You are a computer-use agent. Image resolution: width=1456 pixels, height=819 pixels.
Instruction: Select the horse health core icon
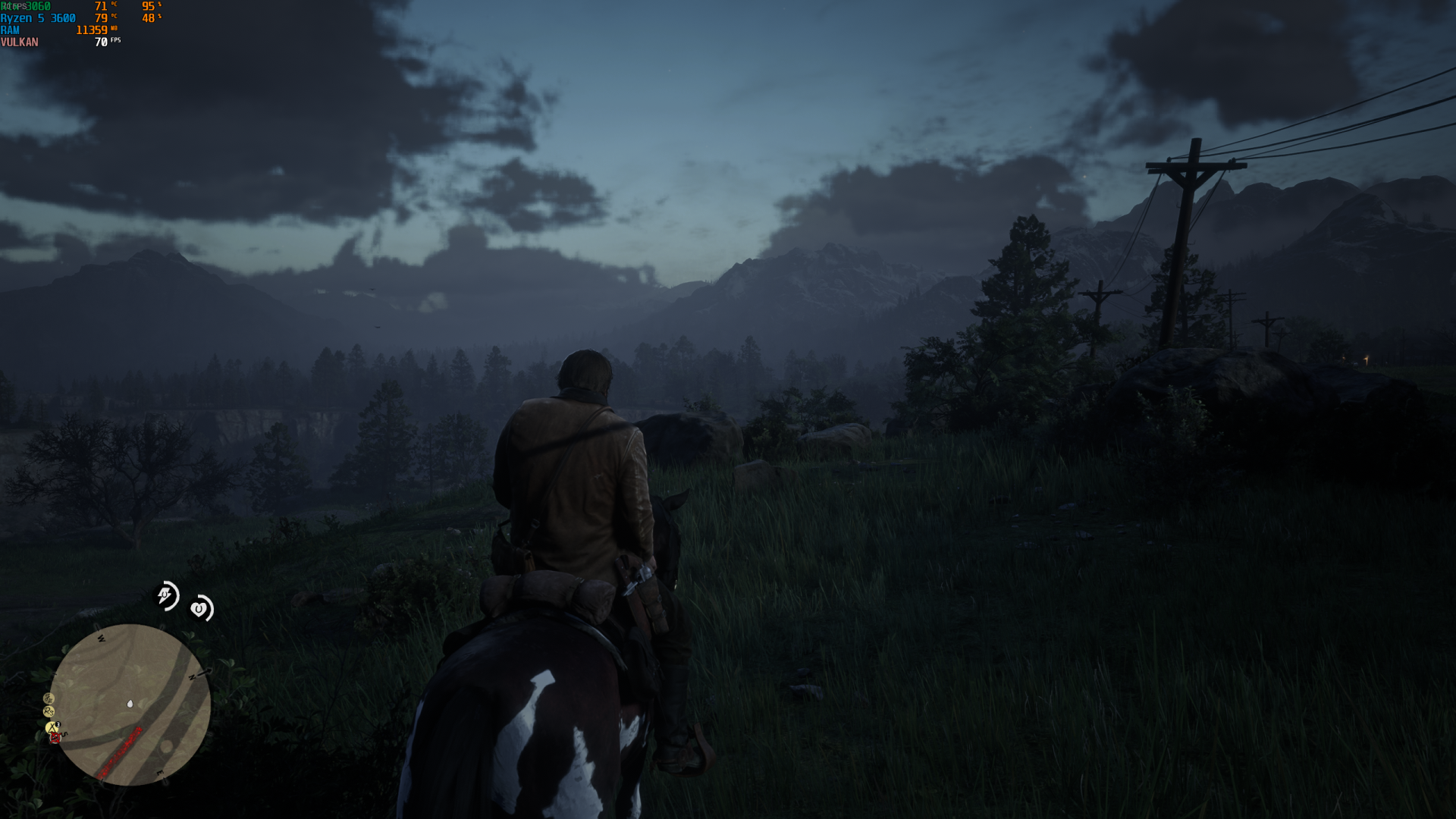pyautogui.click(x=200, y=608)
